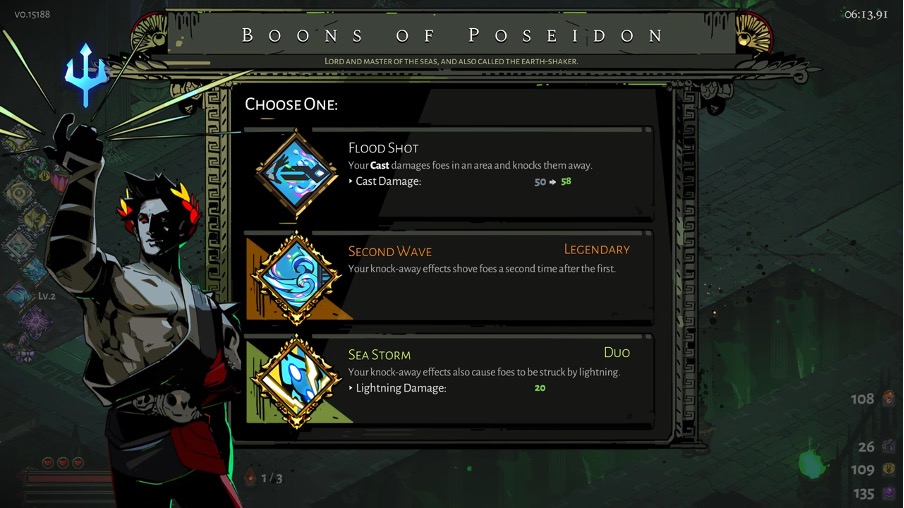This screenshot has width=904, height=508.
Task: Click the Flood Shot diamond icon
Action: coord(297,173)
